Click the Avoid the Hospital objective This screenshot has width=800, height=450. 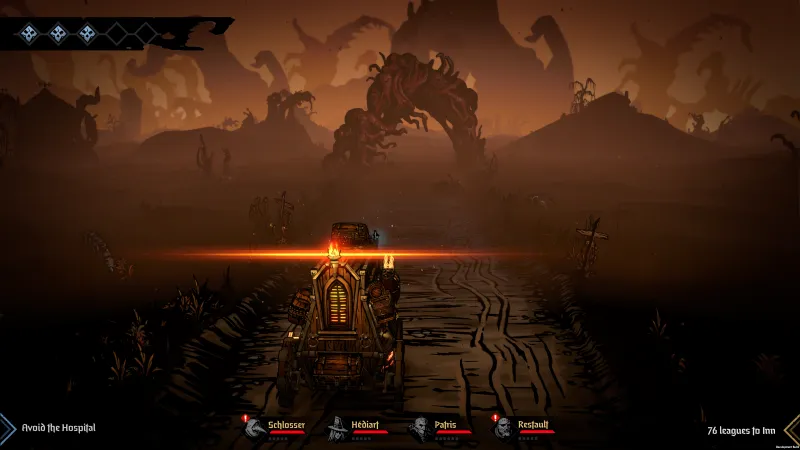tap(59, 428)
